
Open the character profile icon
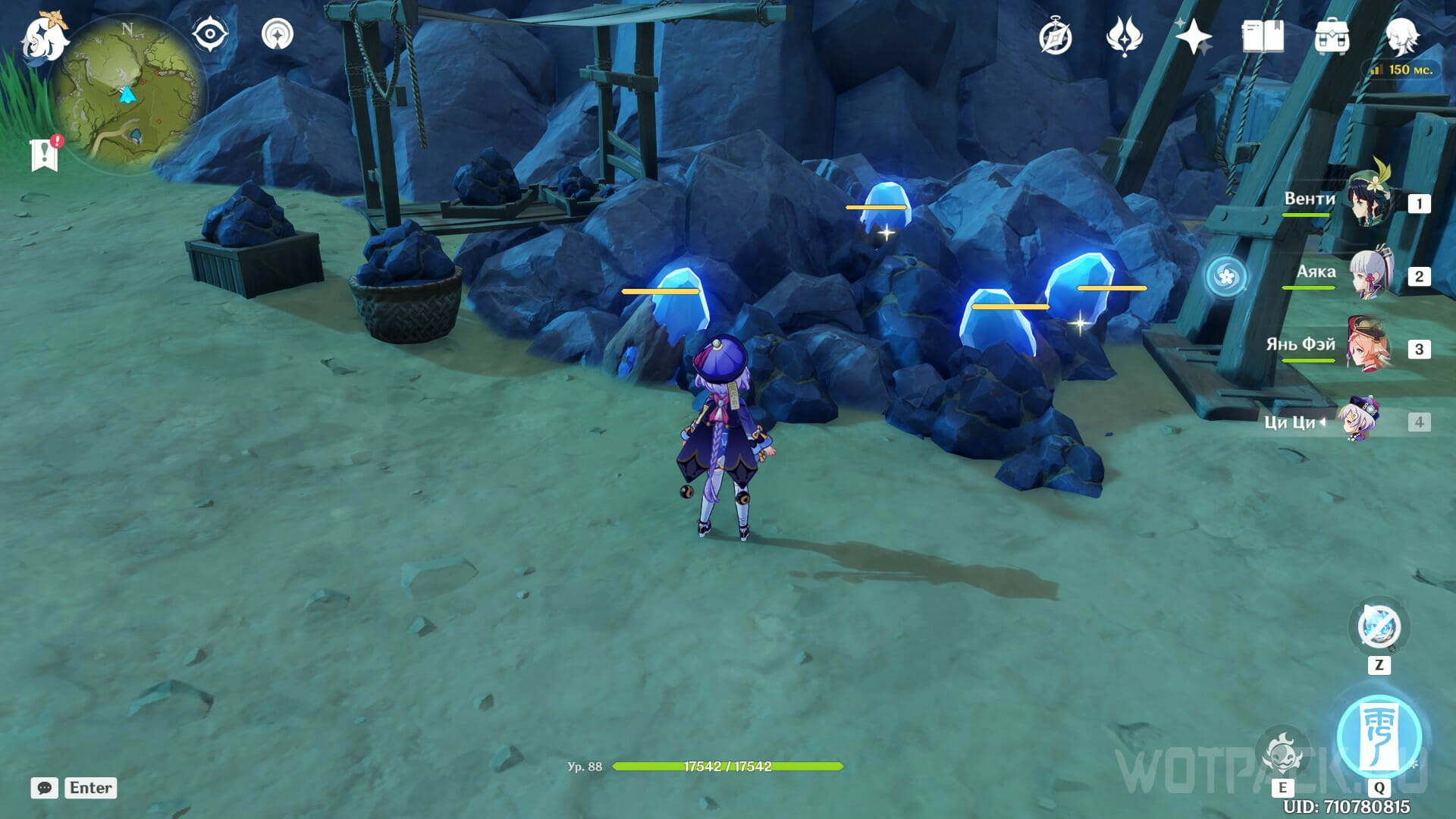click(1401, 36)
